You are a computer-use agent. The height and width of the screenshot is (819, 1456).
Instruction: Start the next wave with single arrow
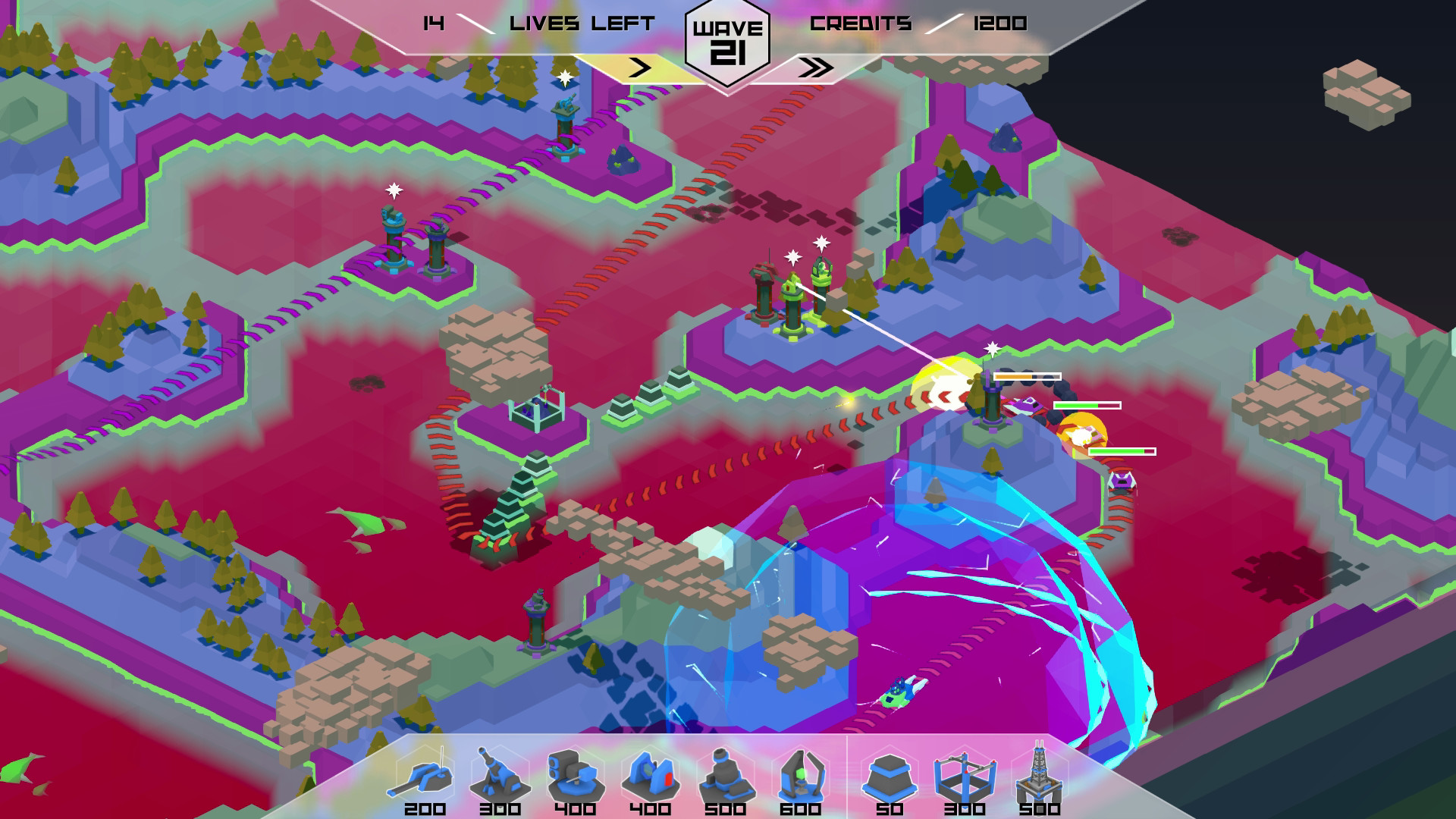641,67
